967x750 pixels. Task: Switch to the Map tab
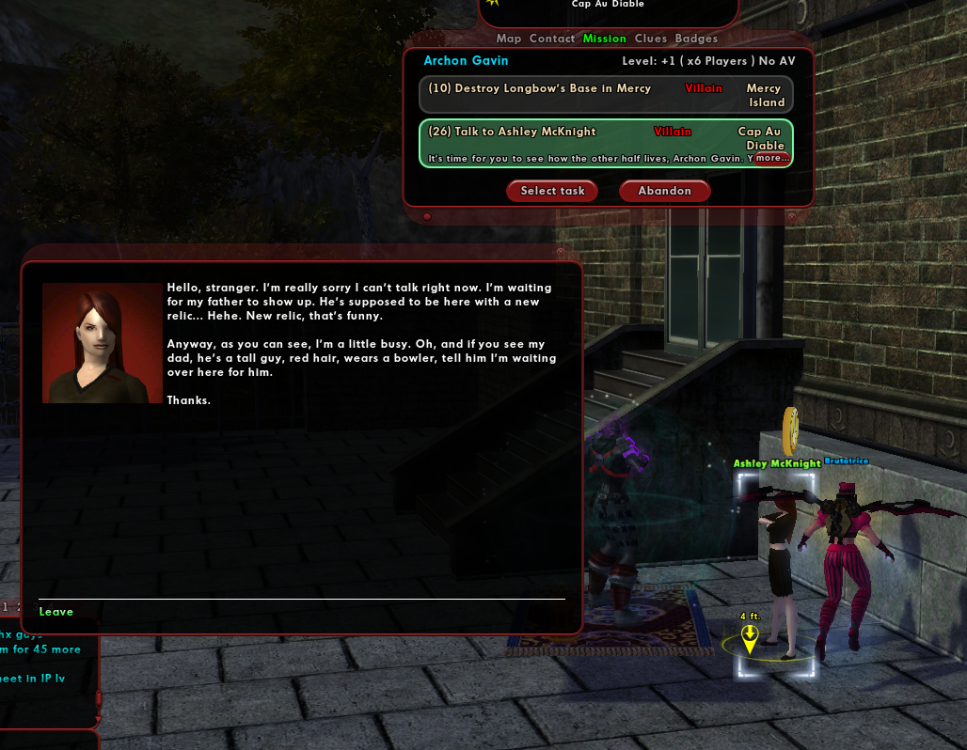click(509, 39)
